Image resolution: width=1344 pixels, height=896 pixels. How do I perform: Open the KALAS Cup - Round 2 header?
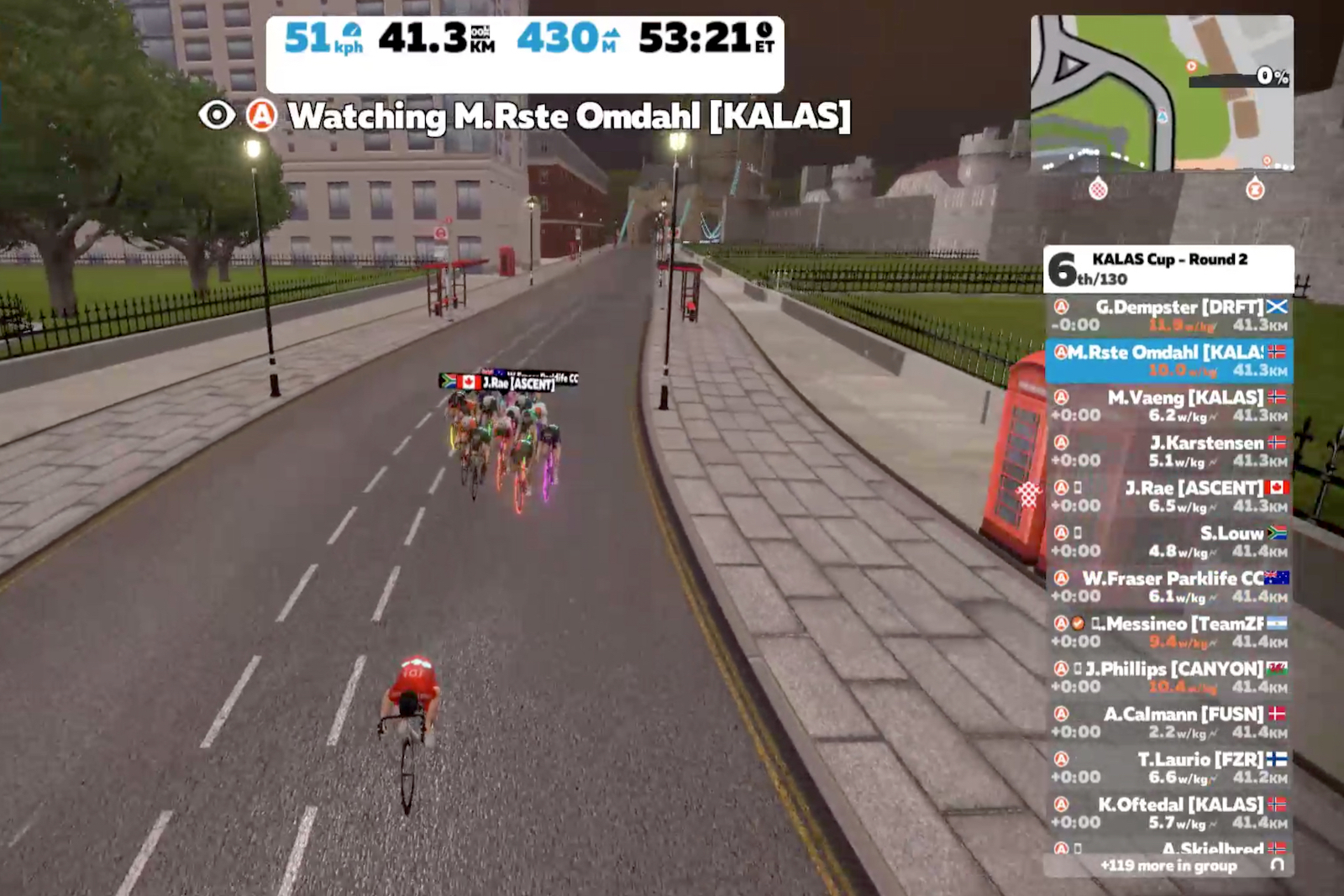click(x=1168, y=269)
